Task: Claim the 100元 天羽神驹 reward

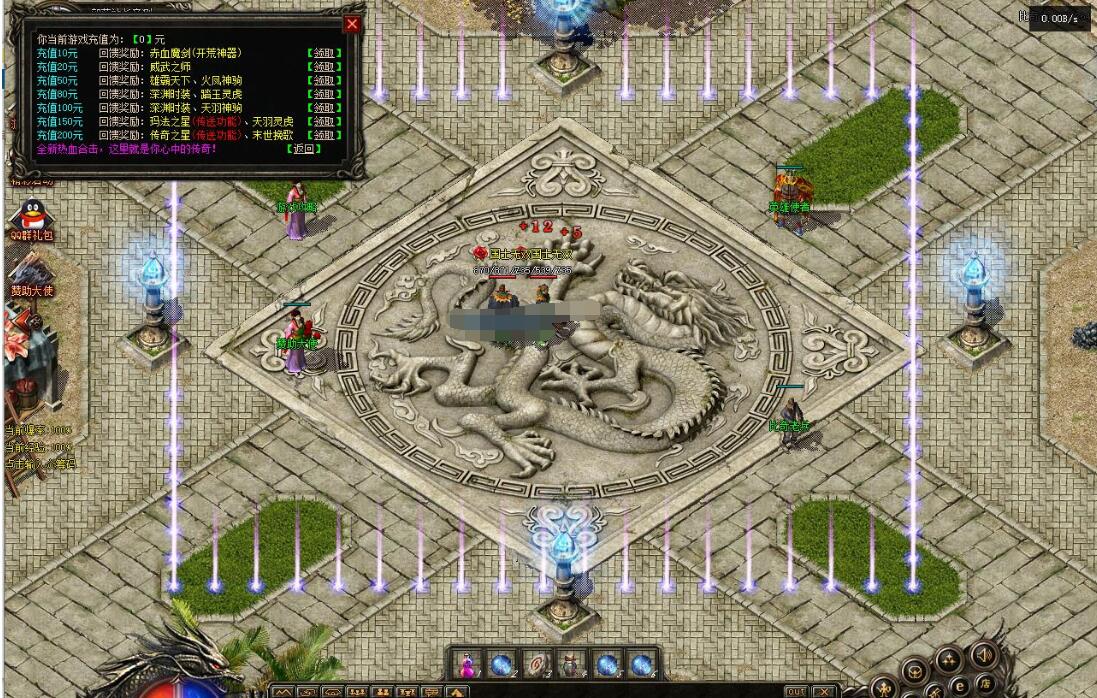Action: (324, 107)
